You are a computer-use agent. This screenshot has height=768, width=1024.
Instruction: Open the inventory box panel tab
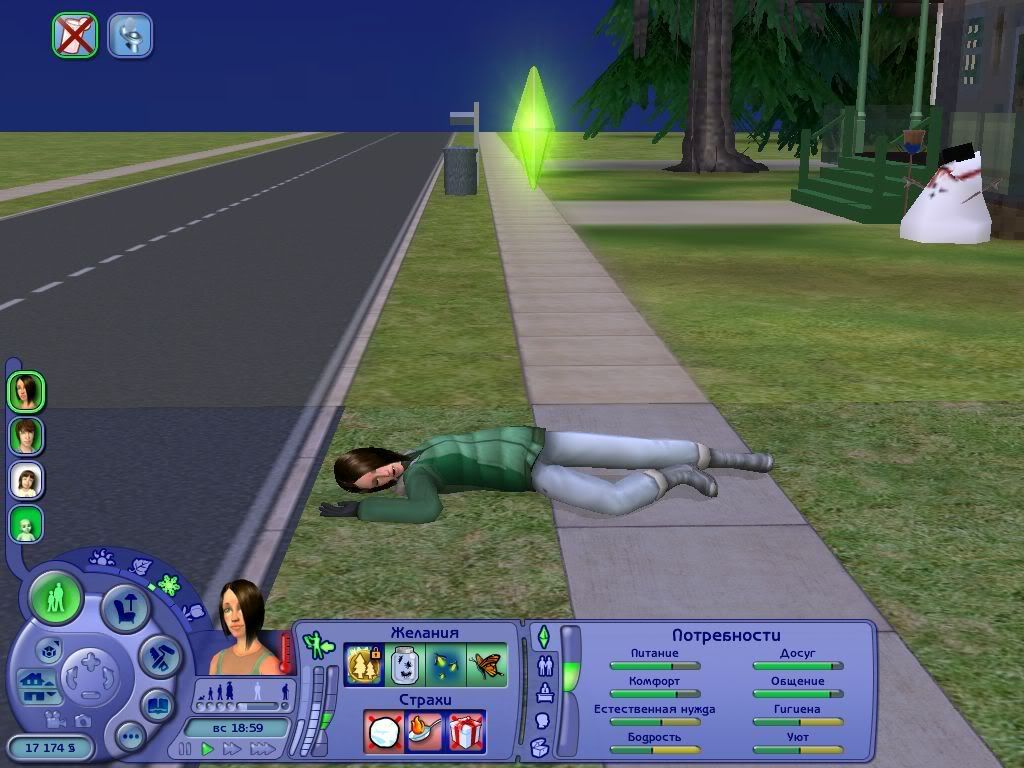[x=540, y=747]
